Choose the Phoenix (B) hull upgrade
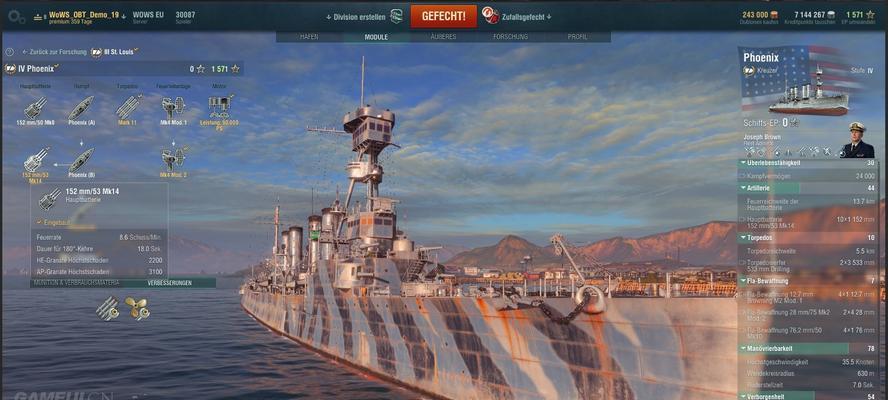Image resolution: width=888 pixels, height=400 pixels. pyautogui.click(x=82, y=161)
